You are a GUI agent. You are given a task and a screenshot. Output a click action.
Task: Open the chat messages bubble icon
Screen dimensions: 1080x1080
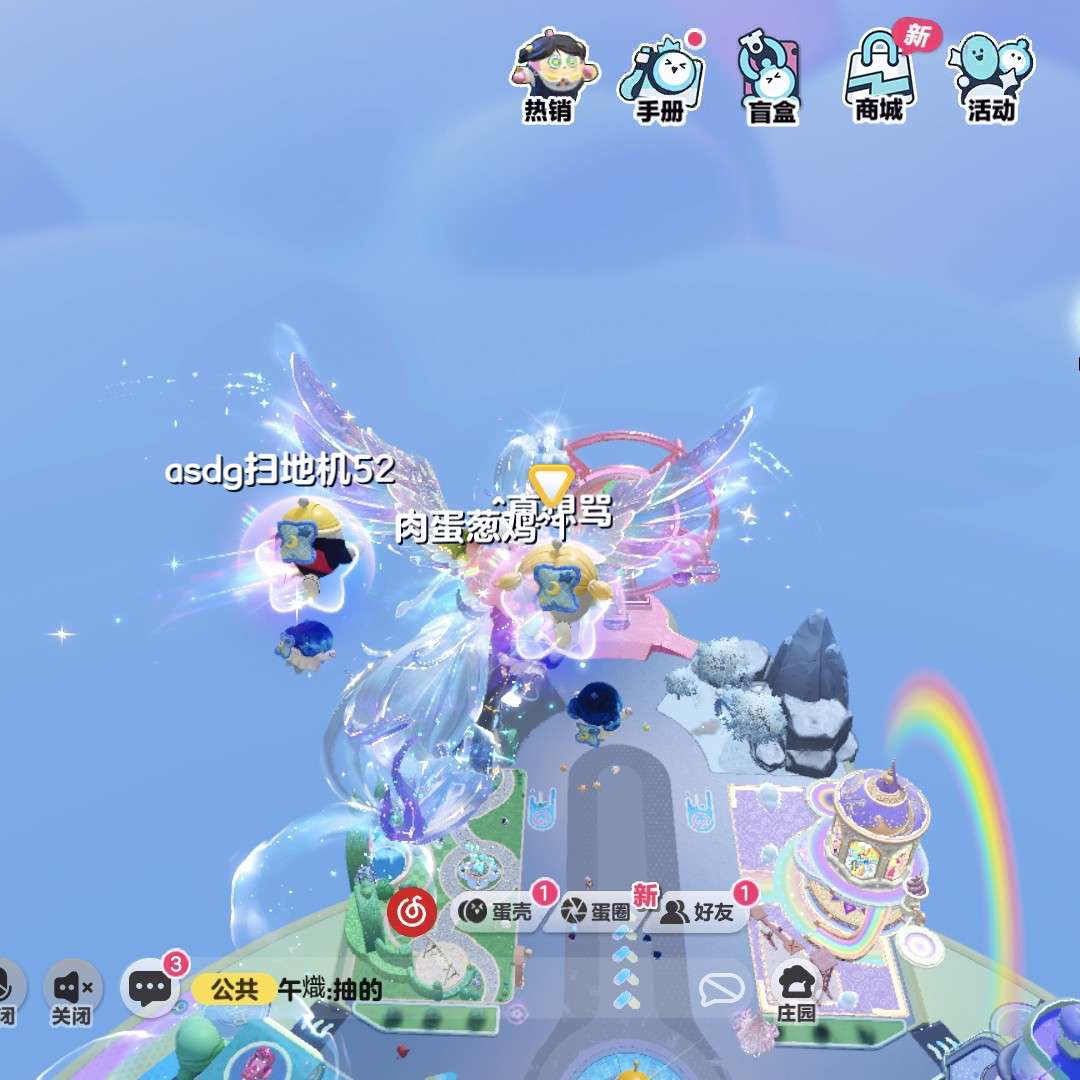click(151, 989)
